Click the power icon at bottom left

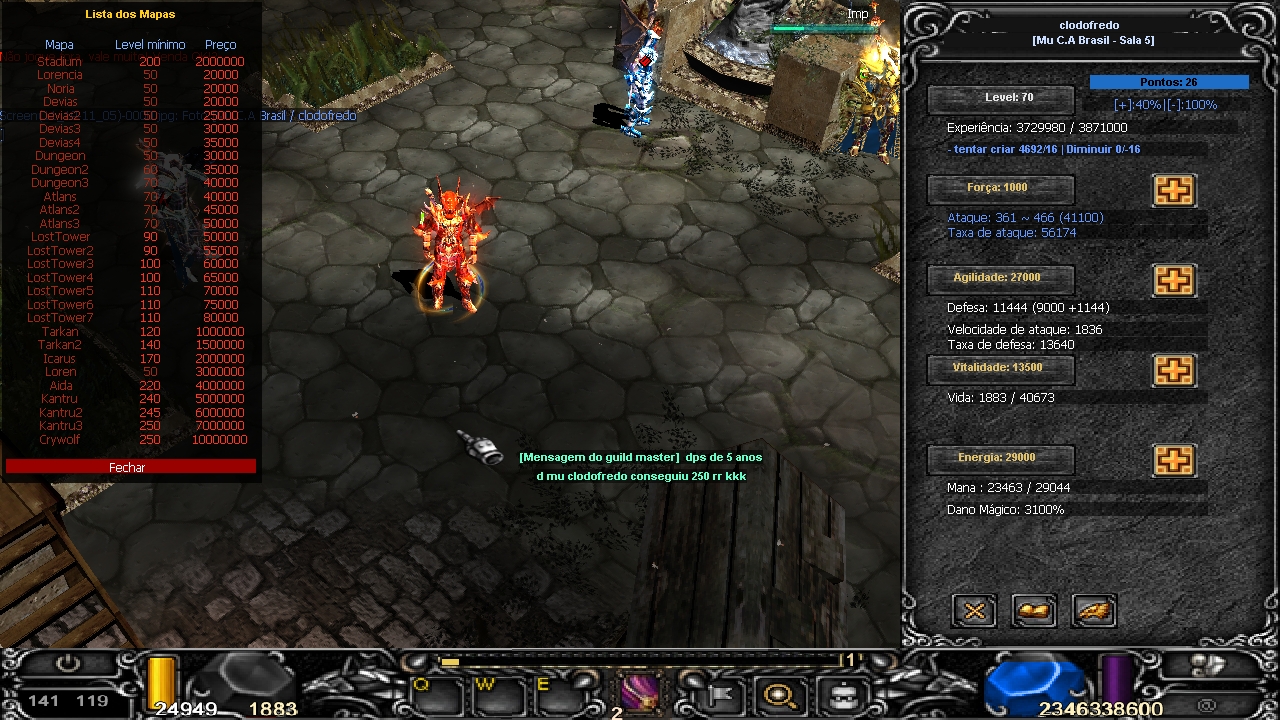pos(68,663)
